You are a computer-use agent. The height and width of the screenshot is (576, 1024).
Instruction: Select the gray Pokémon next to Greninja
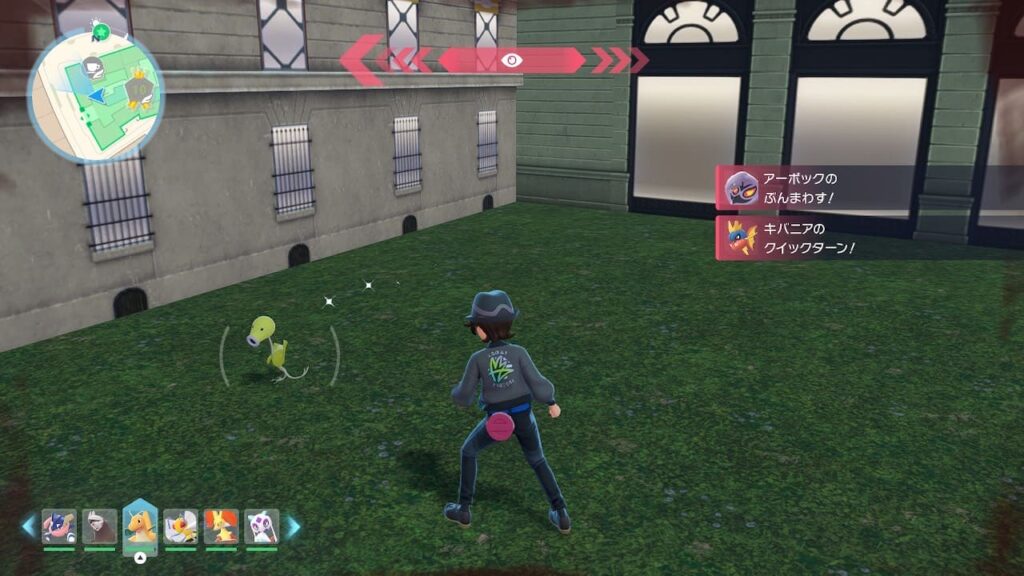click(x=99, y=525)
